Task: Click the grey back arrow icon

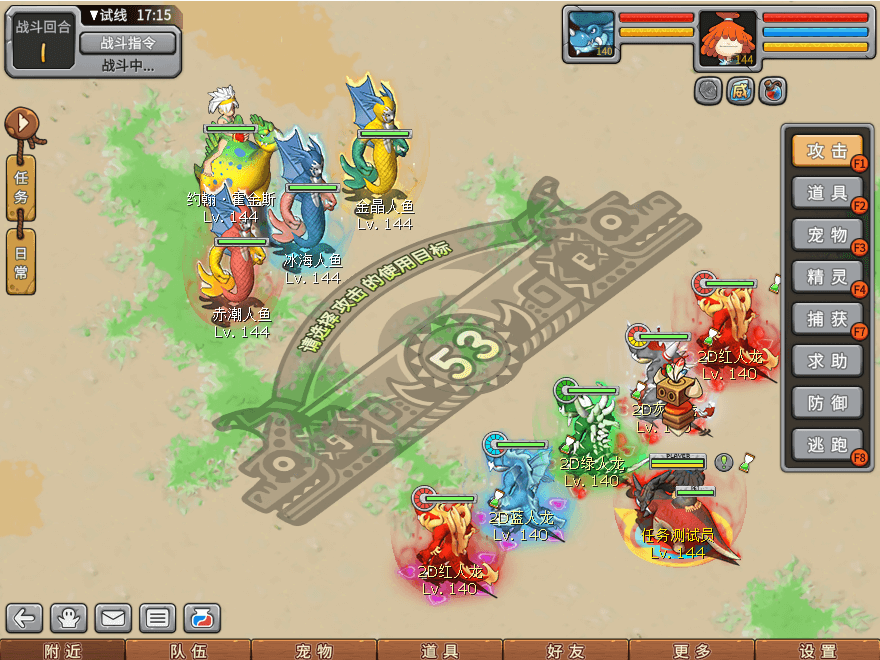Action: click(26, 618)
